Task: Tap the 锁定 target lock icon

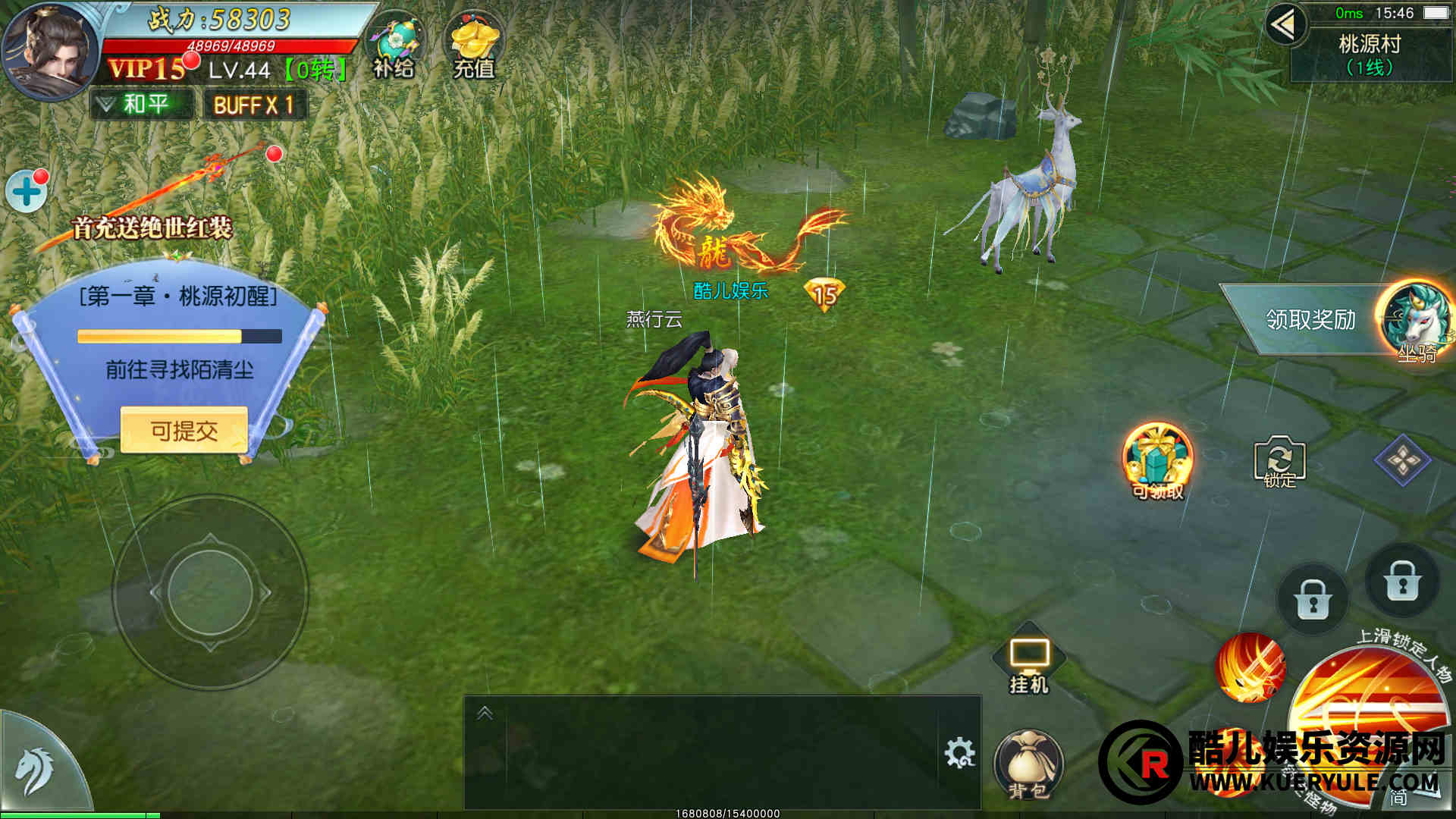Action: 1279,461
